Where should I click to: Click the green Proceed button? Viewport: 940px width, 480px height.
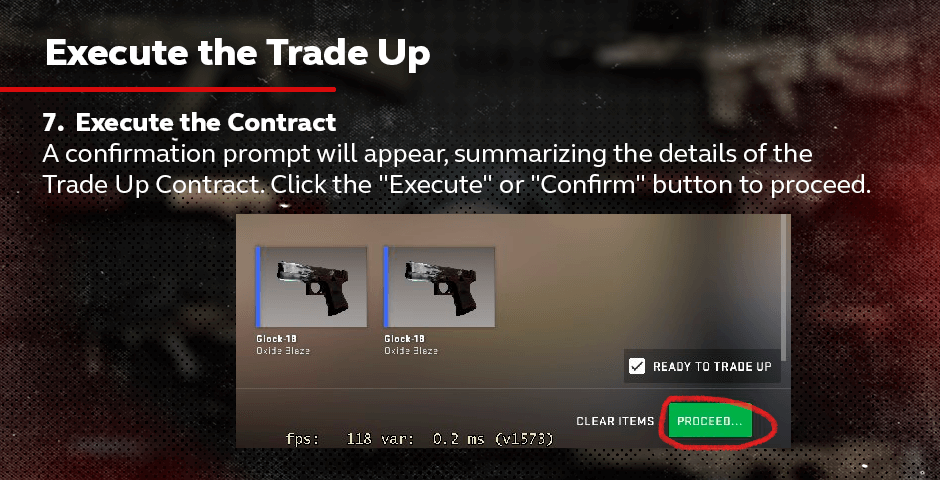709,421
